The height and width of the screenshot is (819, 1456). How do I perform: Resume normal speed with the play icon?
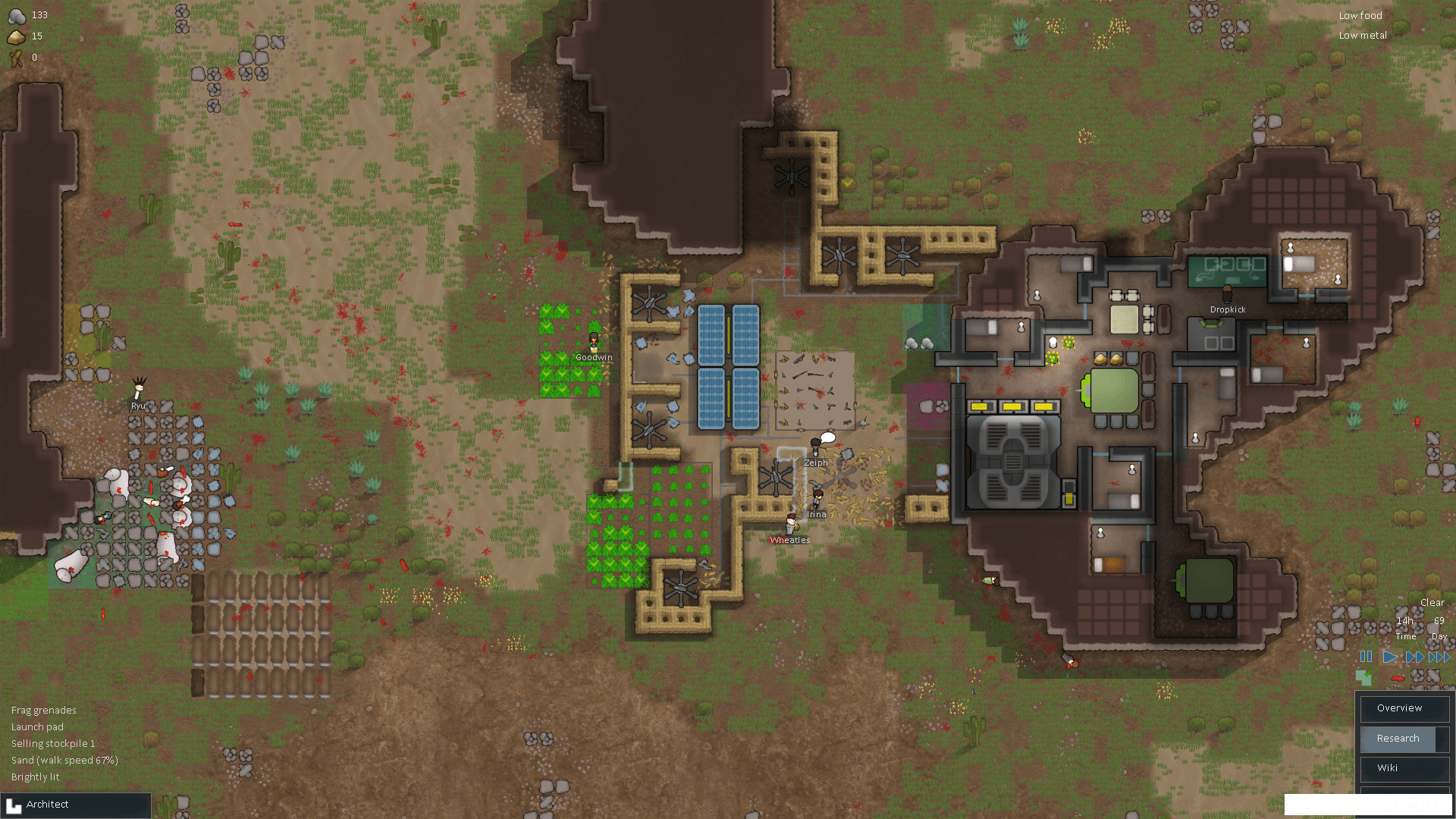1389,657
